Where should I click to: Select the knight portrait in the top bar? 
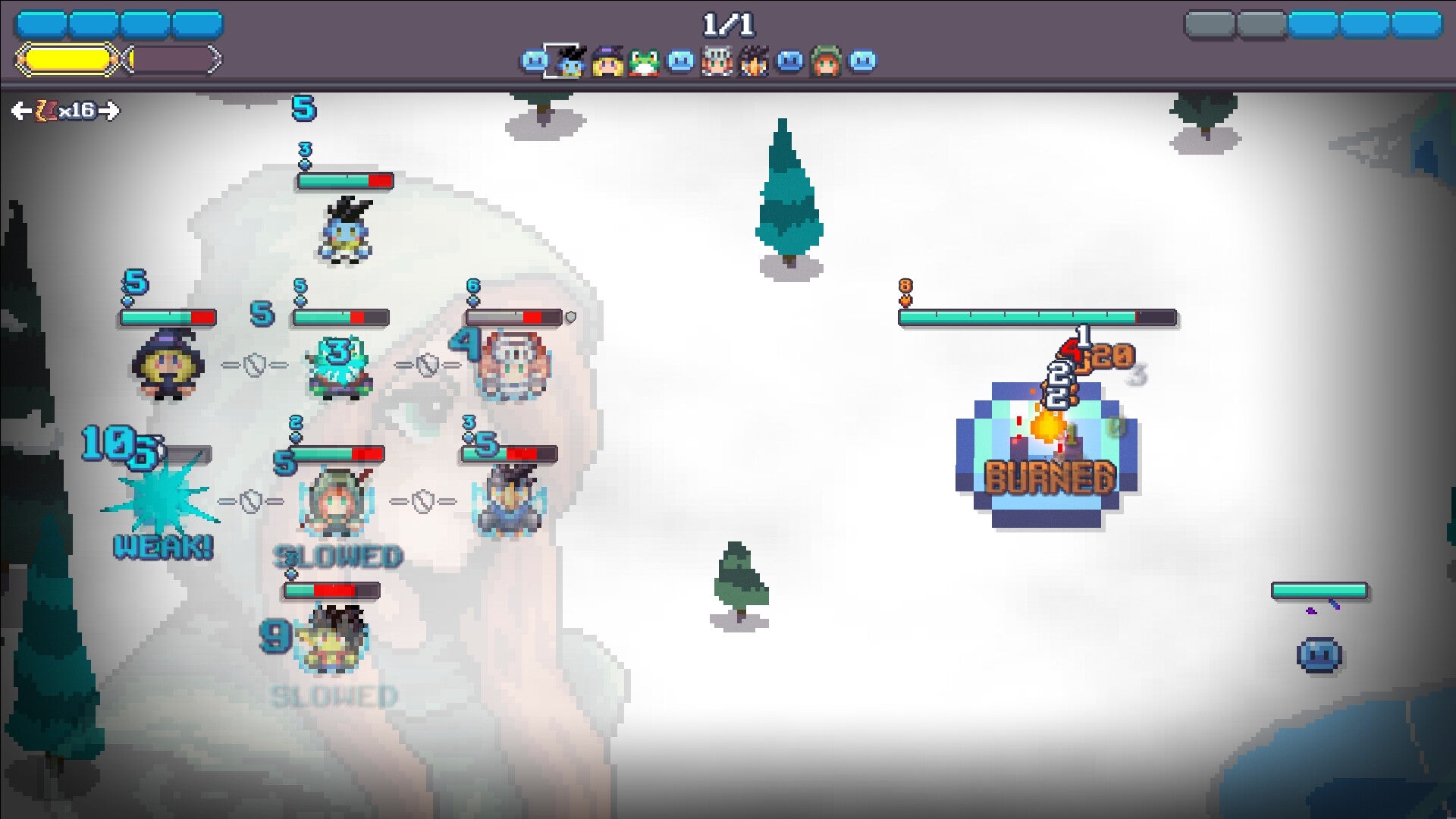[x=717, y=61]
